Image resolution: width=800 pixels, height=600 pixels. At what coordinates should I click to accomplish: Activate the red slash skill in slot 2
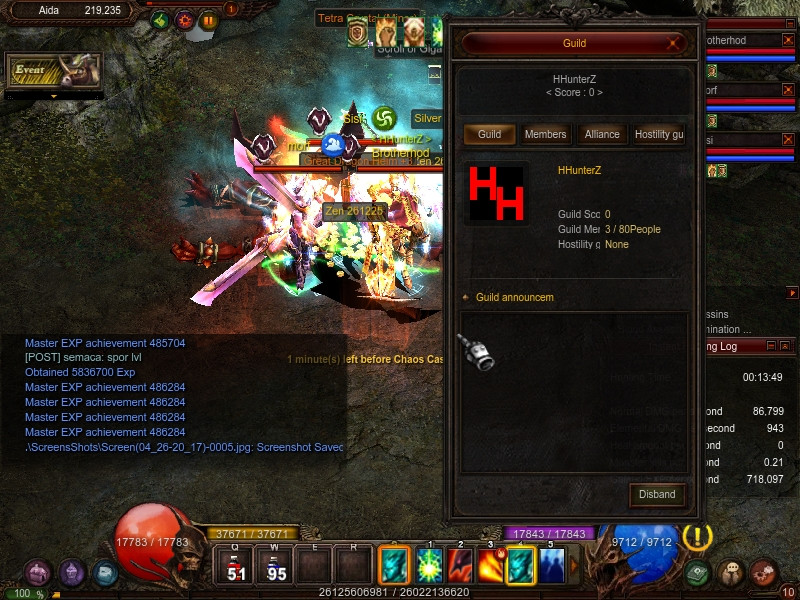coord(460,566)
